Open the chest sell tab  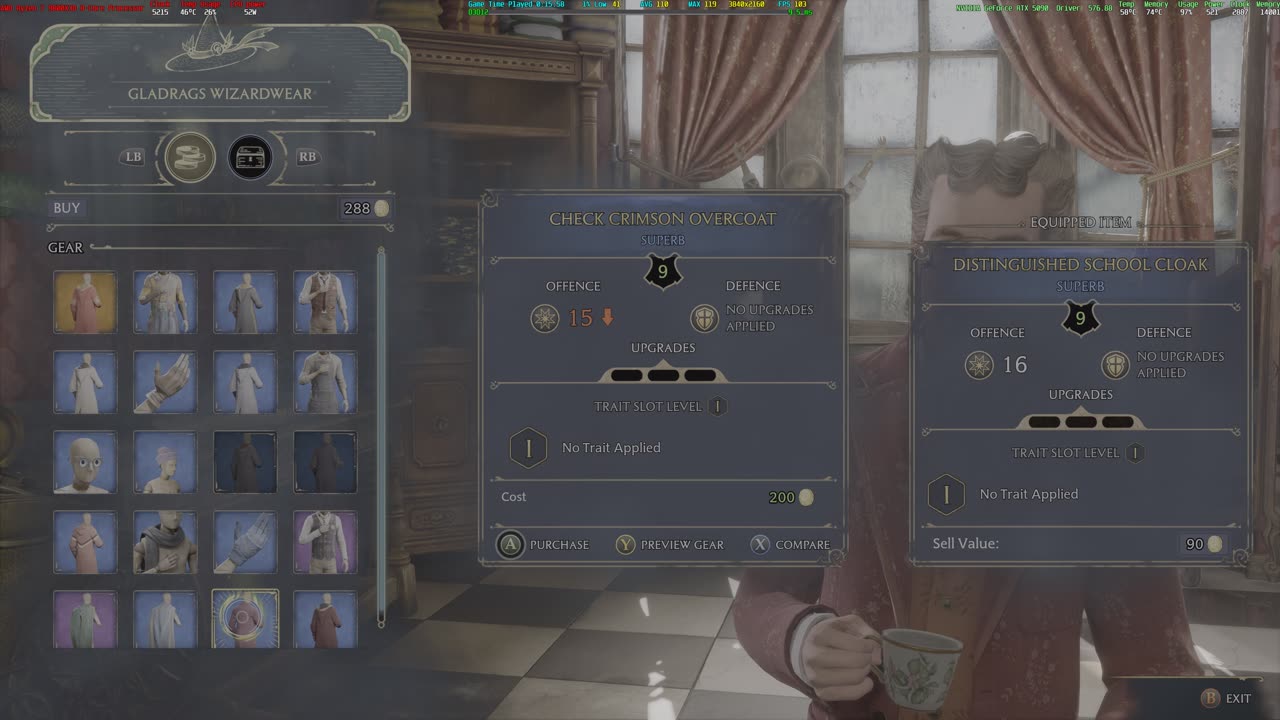250,157
